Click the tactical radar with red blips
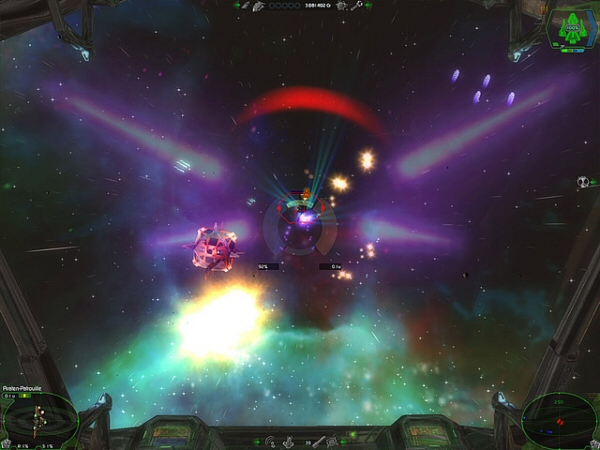Image resolution: width=600 pixels, height=450 pixels. [x=559, y=418]
